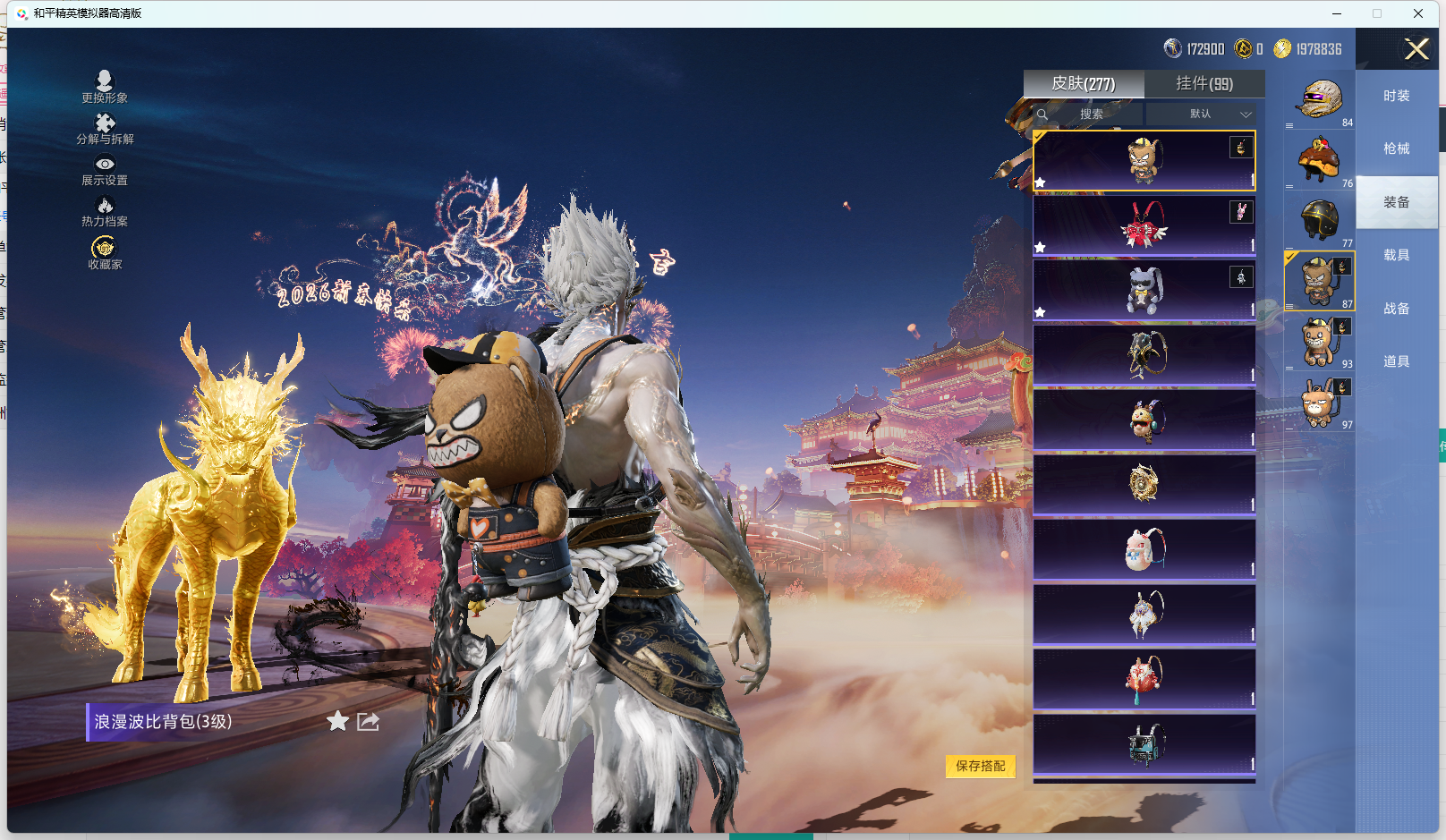Screen dimensions: 1446x840
Task: Open 展示设置 display settings
Action: (105, 170)
